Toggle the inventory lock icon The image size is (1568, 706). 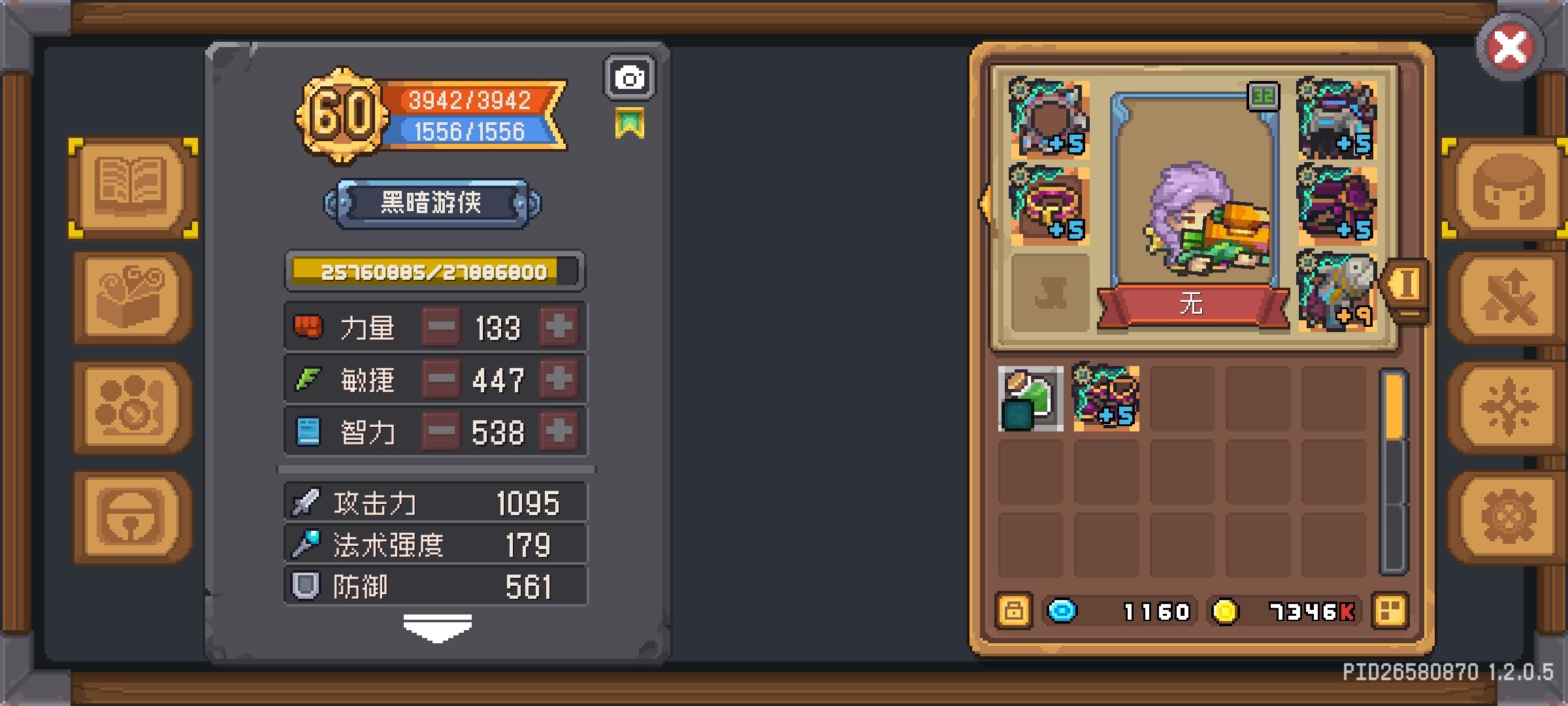(x=1015, y=611)
